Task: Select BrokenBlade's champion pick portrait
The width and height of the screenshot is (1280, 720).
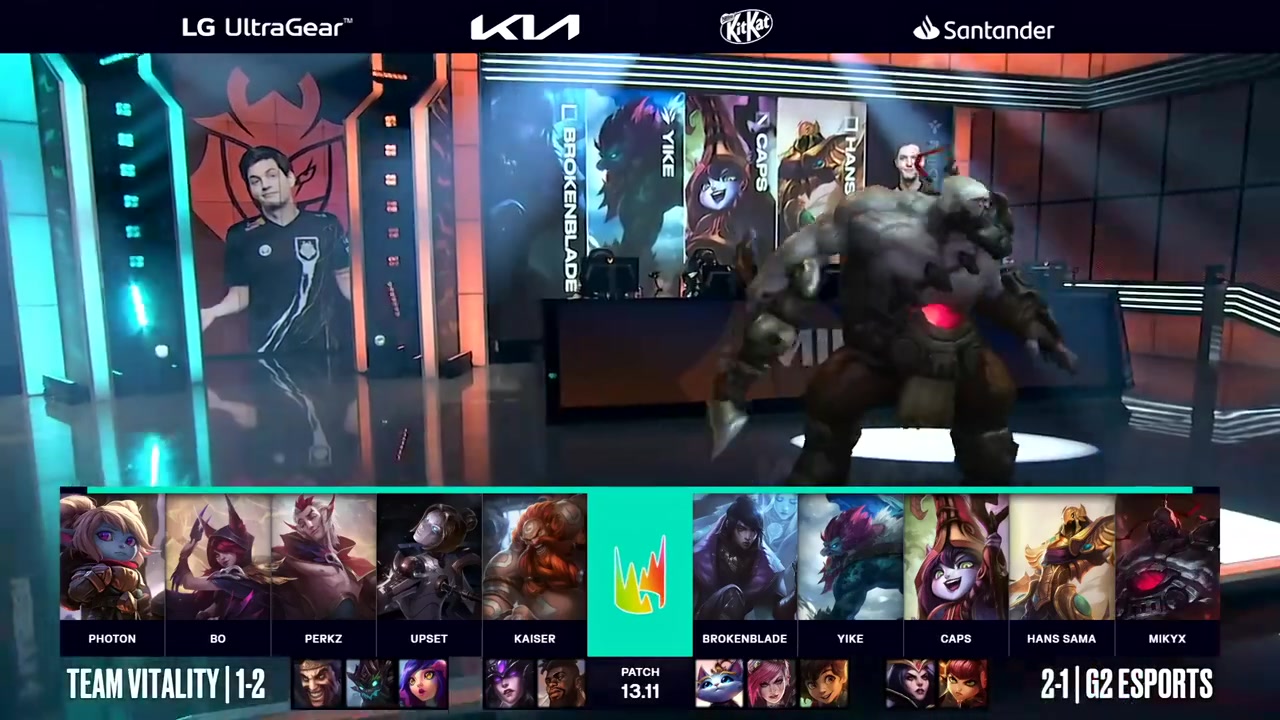Action: [x=745, y=558]
